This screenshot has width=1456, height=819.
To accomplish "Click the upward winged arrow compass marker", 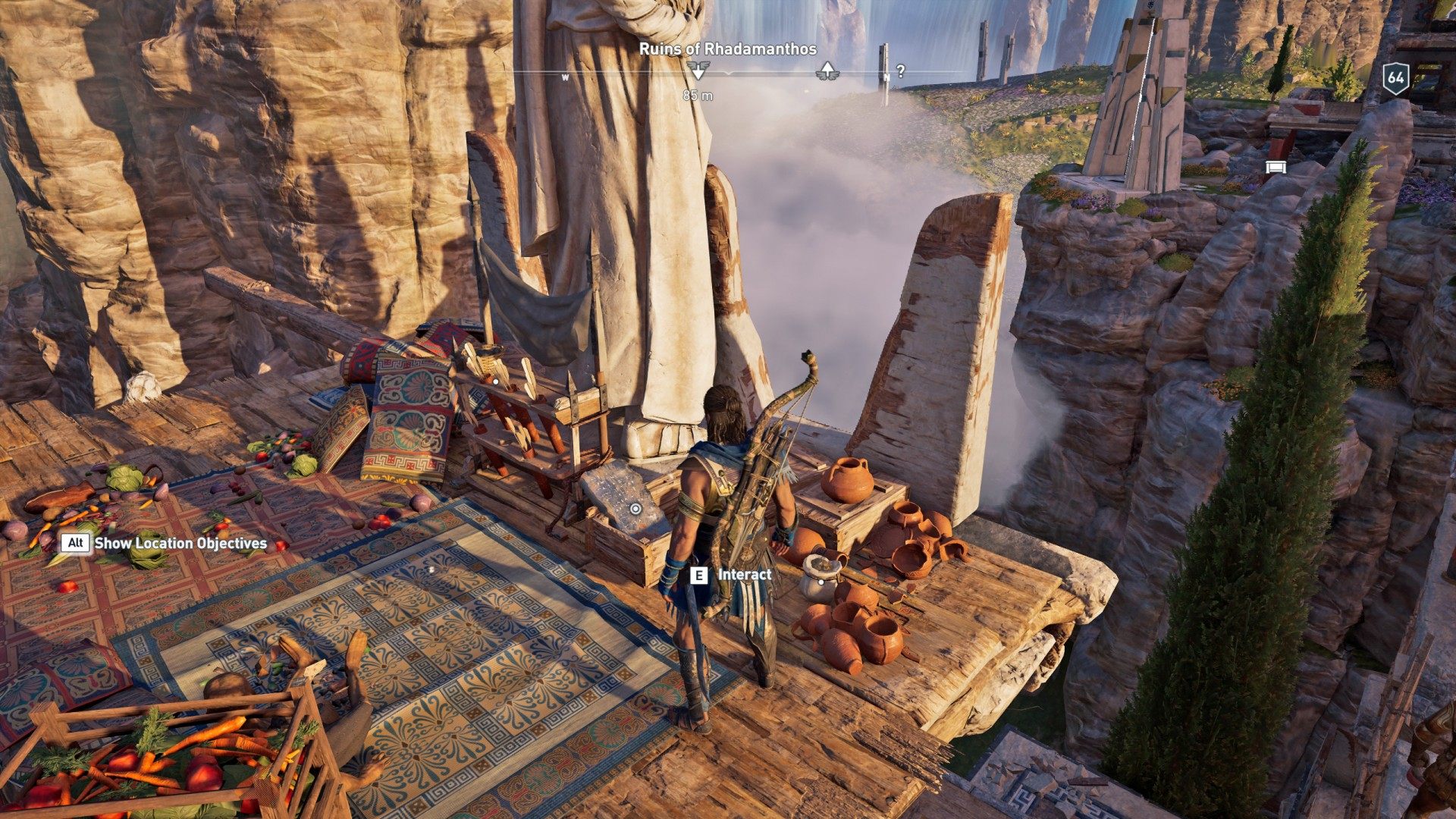I will pyautogui.click(x=827, y=72).
